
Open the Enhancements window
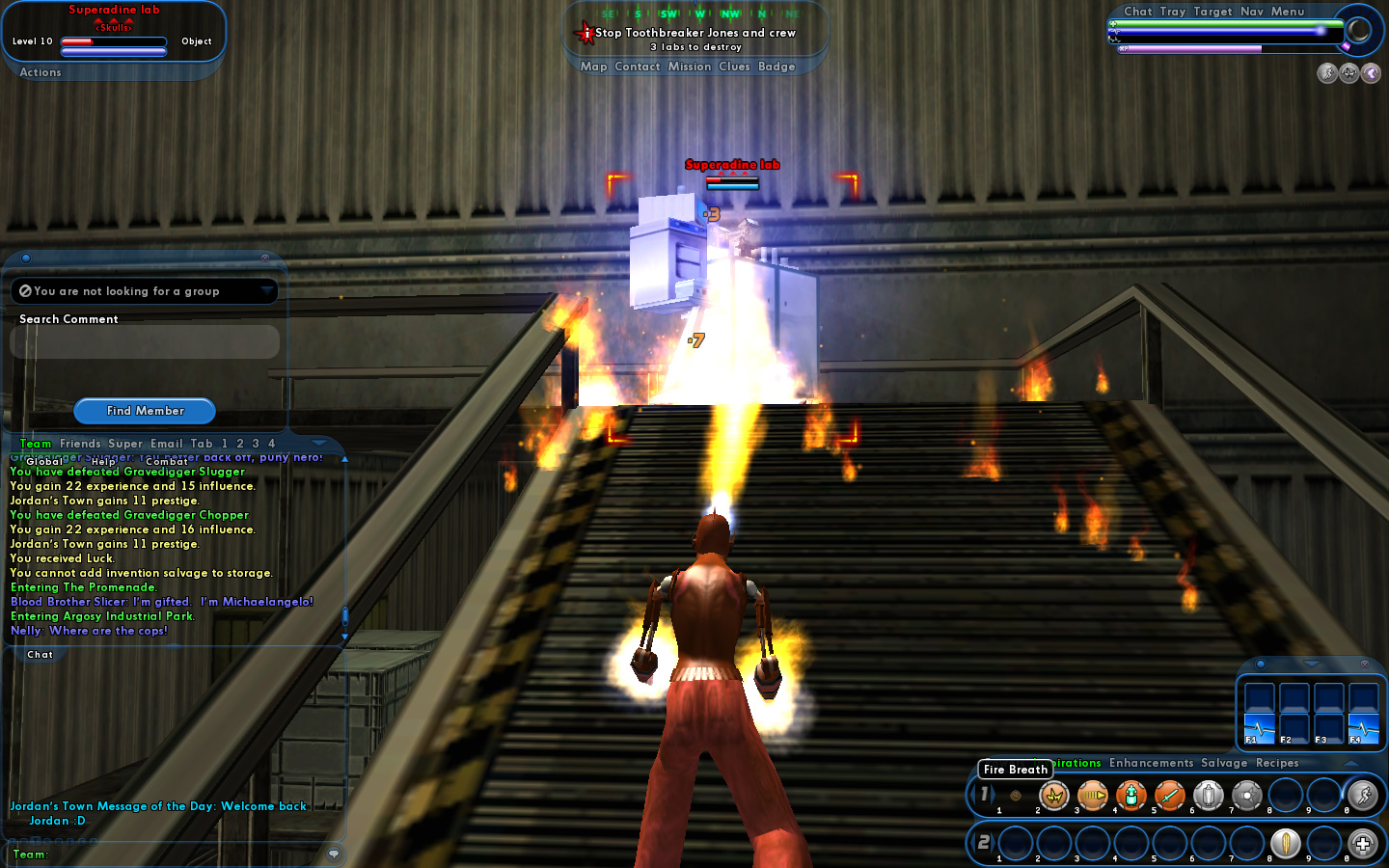(1151, 763)
